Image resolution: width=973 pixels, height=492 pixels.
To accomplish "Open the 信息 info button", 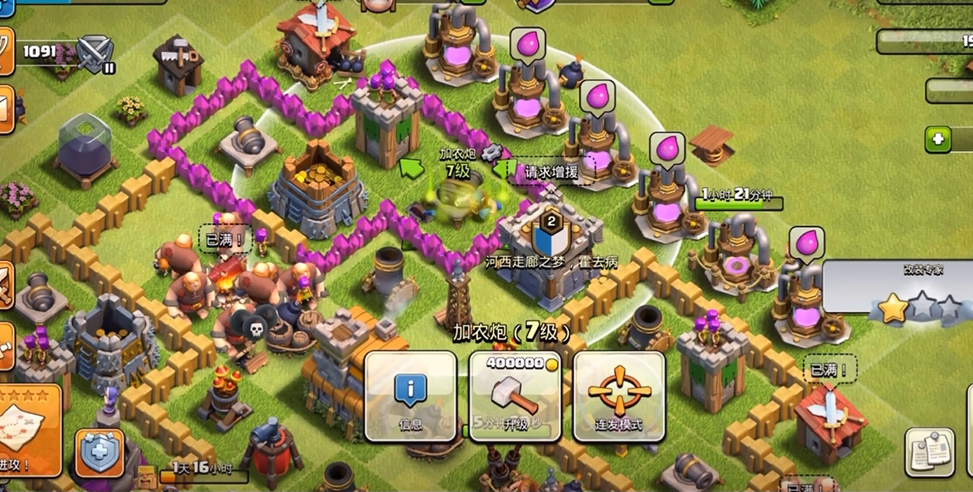I will tap(411, 396).
